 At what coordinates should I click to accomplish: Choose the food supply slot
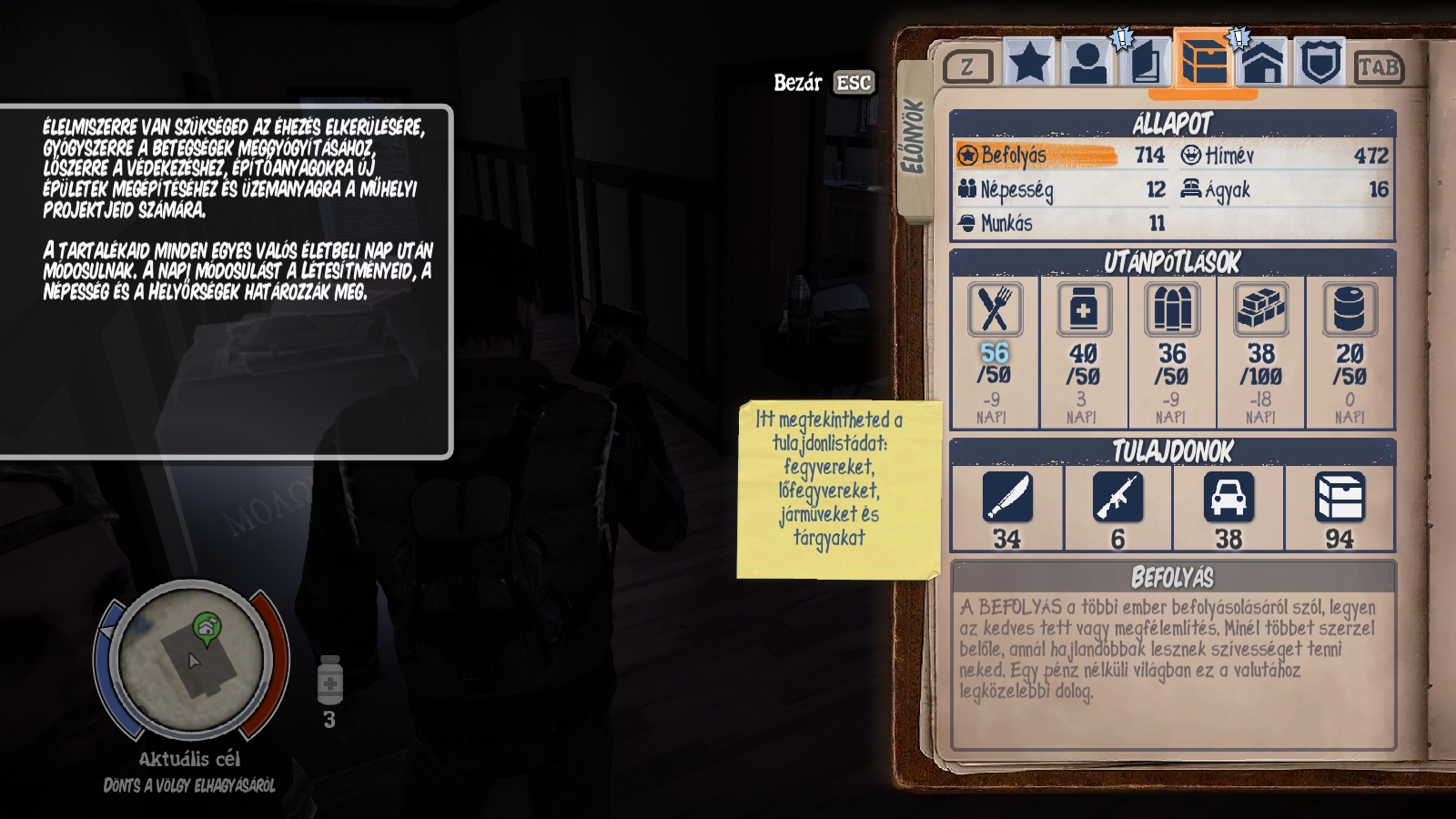[994, 352]
